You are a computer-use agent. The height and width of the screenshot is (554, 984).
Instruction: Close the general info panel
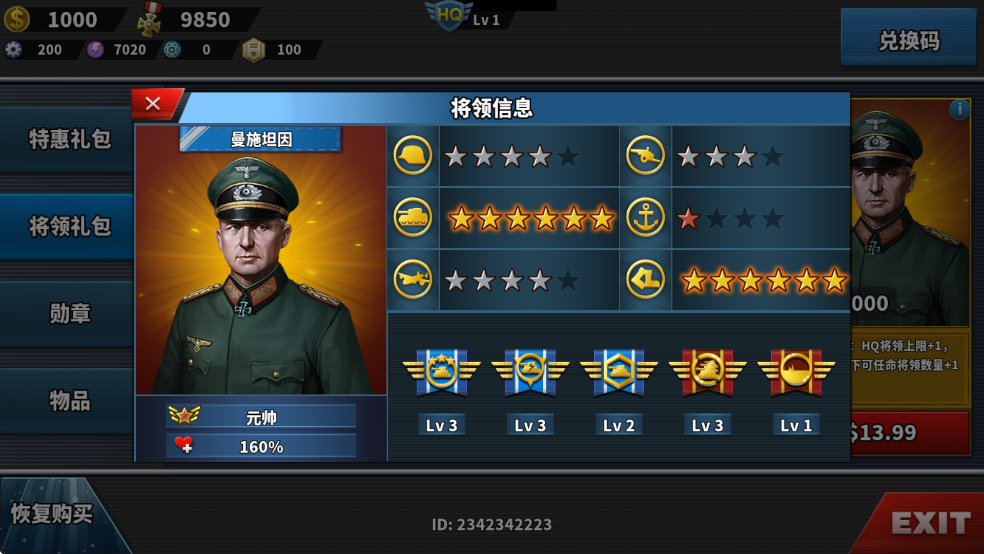(x=153, y=103)
